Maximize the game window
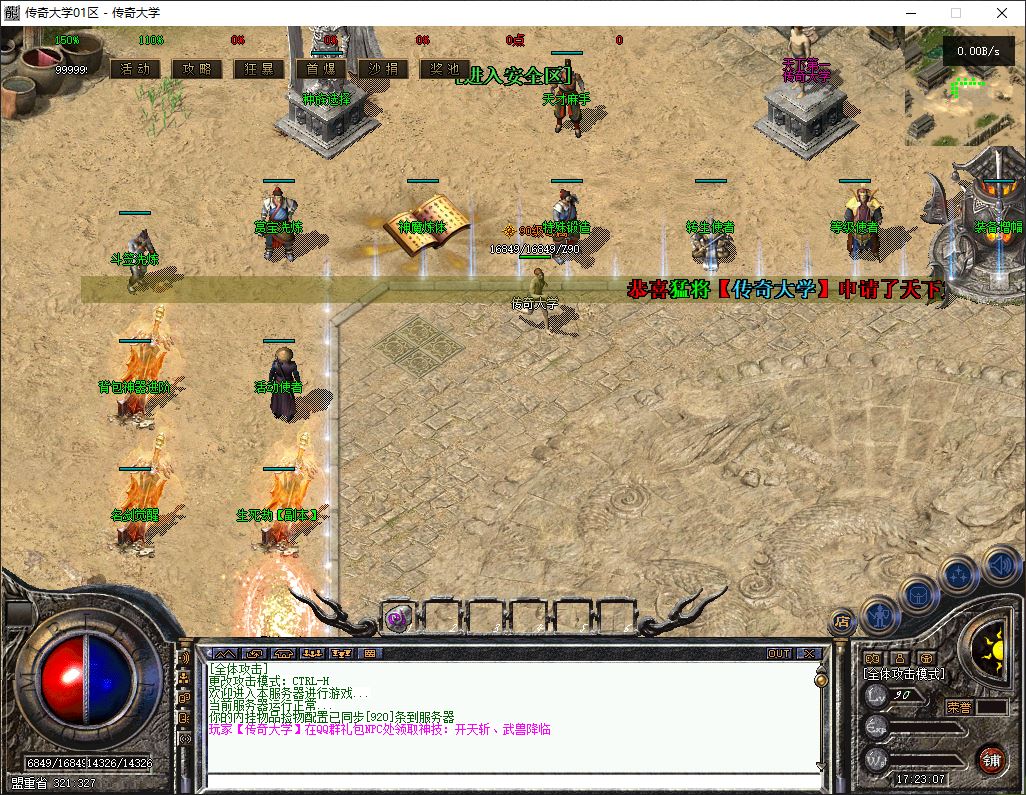The height and width of the screenshot is (795, 1026). (x=955, y=13)
